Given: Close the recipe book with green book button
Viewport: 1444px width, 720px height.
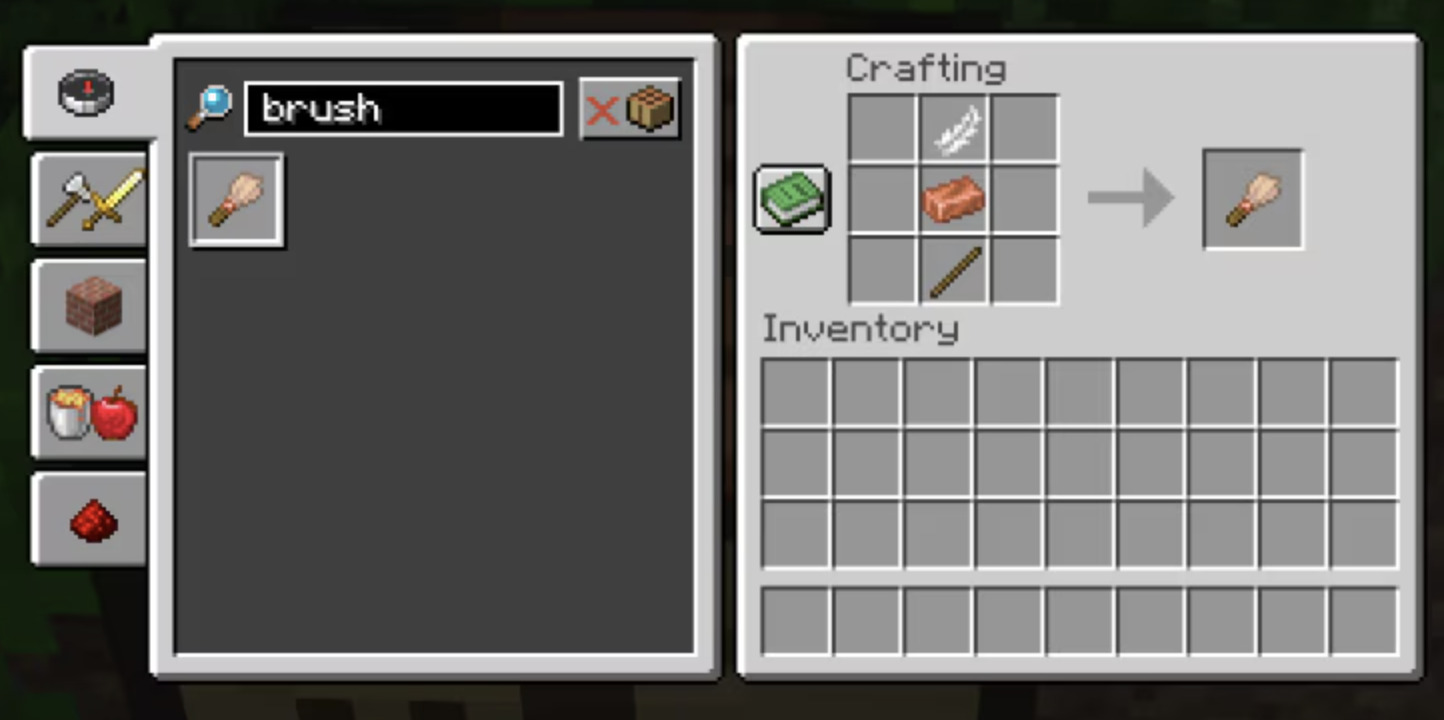Looking at the screenshot, I should coord(792,199).
